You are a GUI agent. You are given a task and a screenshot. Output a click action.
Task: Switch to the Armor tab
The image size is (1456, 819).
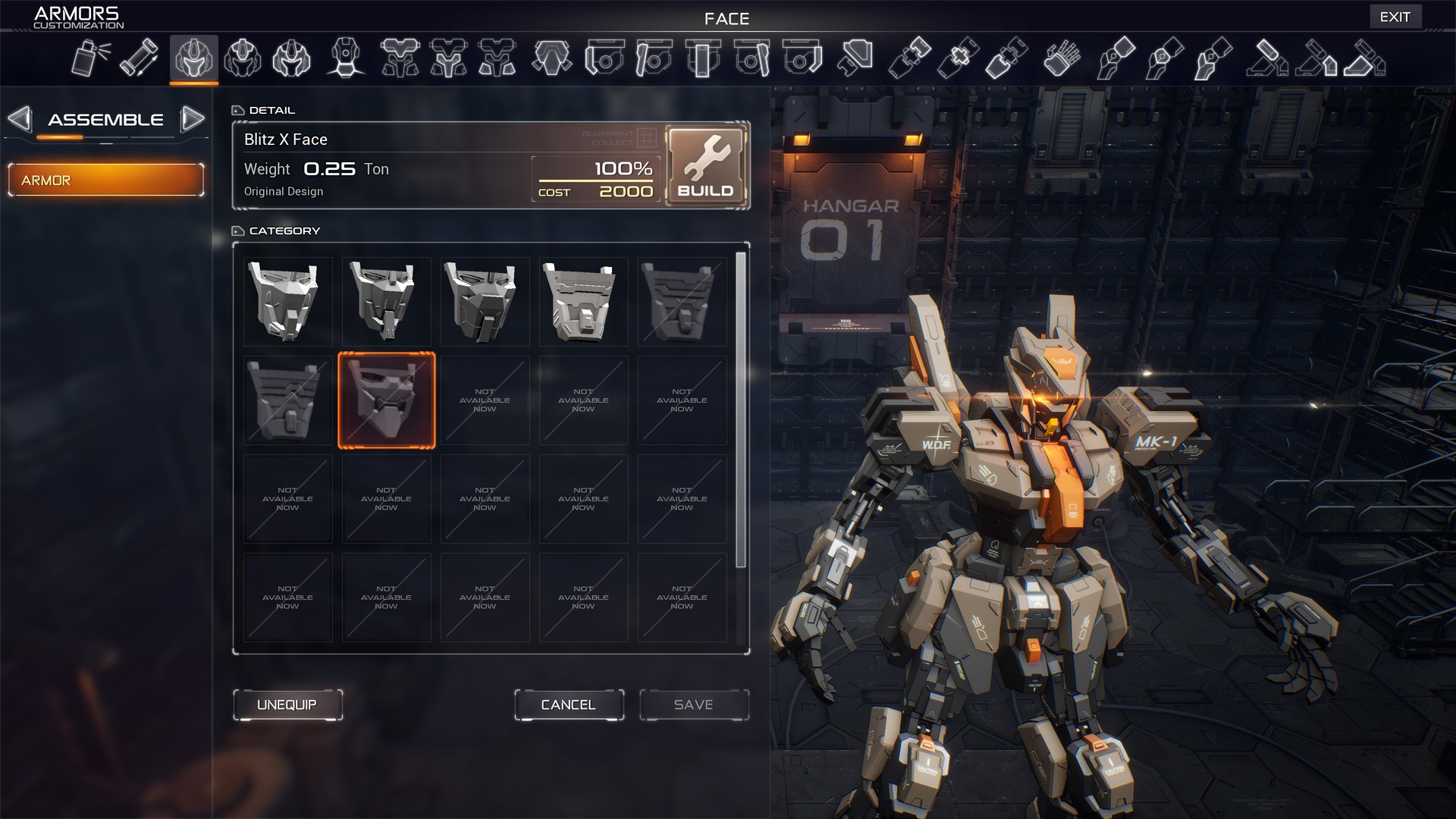tap(105, 180)
